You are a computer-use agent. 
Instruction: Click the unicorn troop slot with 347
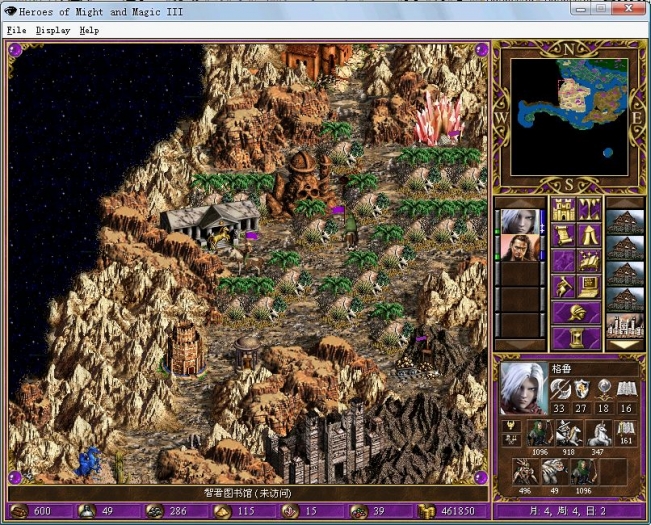click(597, 433)
